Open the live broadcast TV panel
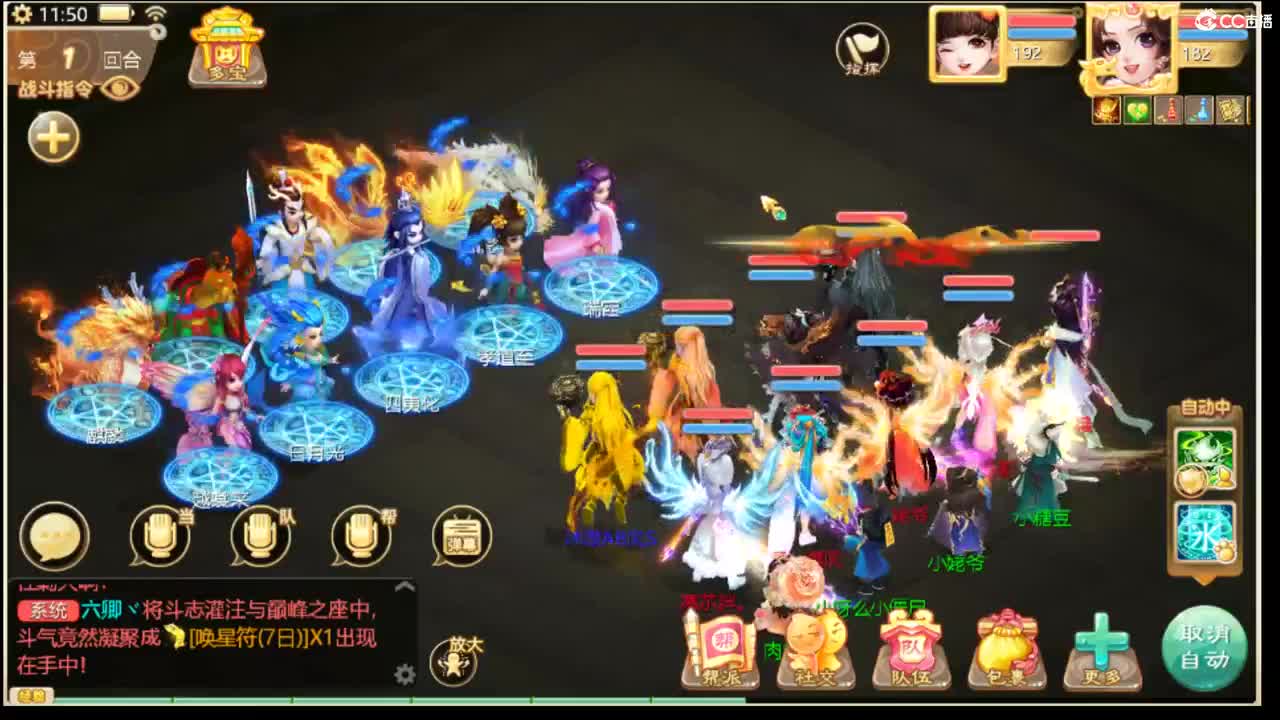This screenshot has width=1280, height=720. [x=462, y=537]
